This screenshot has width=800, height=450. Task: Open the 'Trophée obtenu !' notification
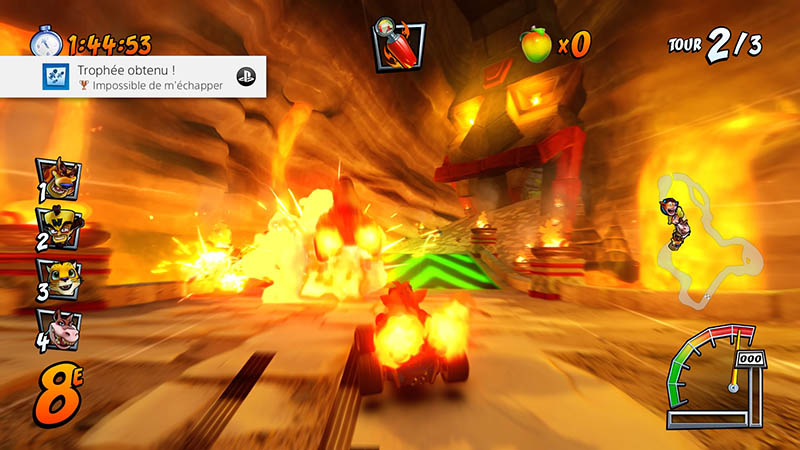point(134,77)
